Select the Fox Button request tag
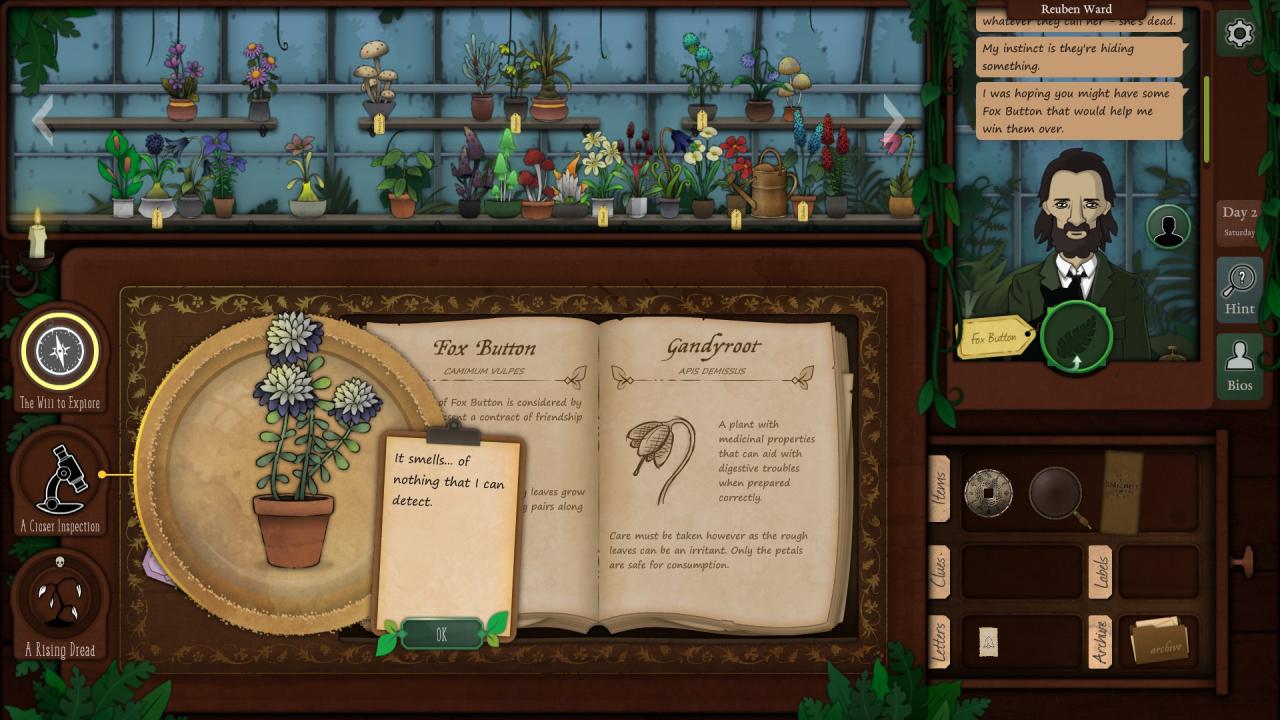1280x720 pixels. [995, 338]
